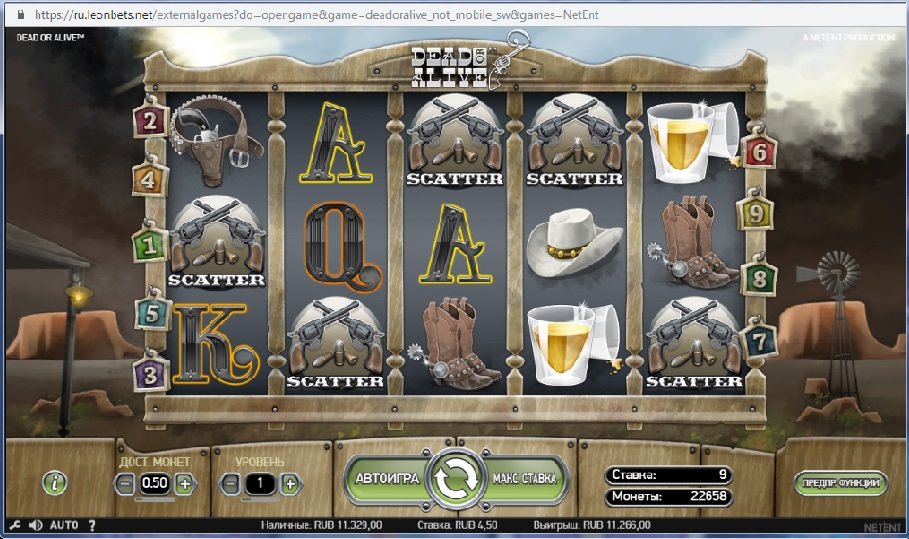This screenshot has height=539, width=909.
Task: Lower the bet level with minus
Action: (230, 483)
